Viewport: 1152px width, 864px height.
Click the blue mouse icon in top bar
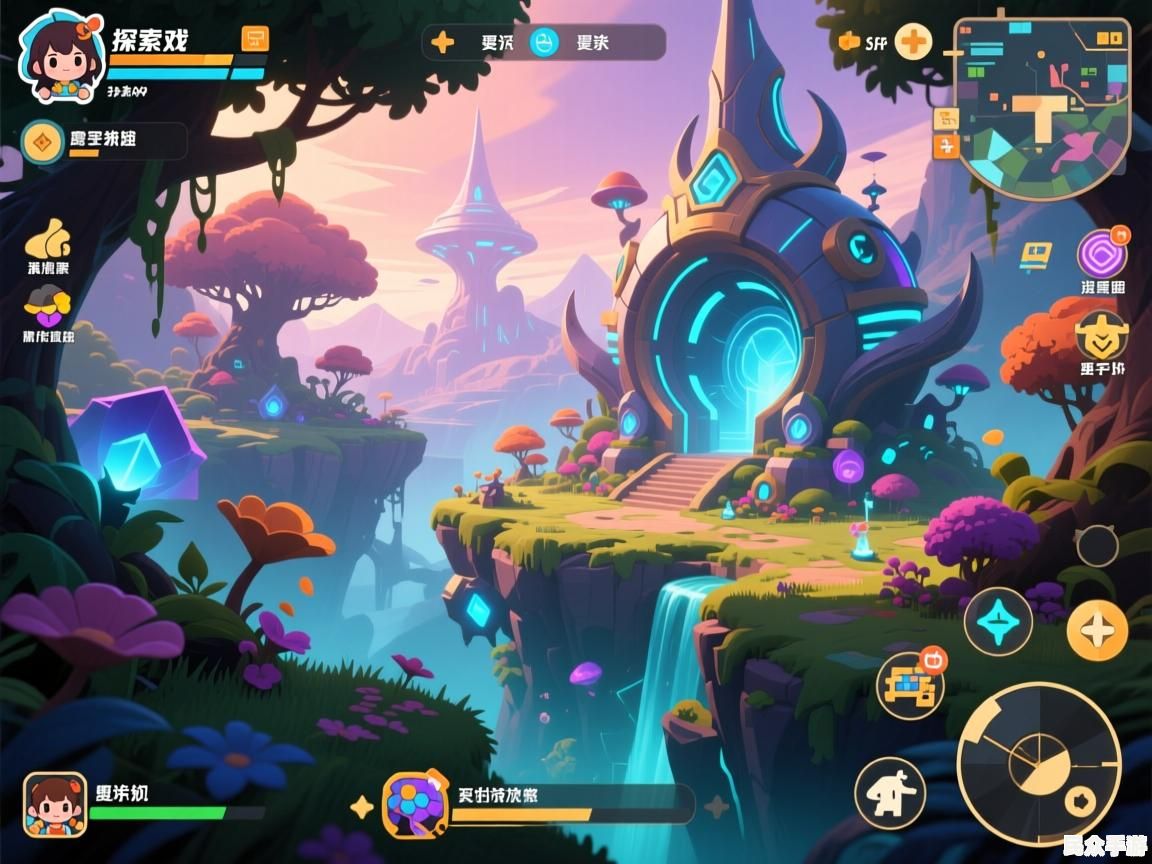(544, 42)
